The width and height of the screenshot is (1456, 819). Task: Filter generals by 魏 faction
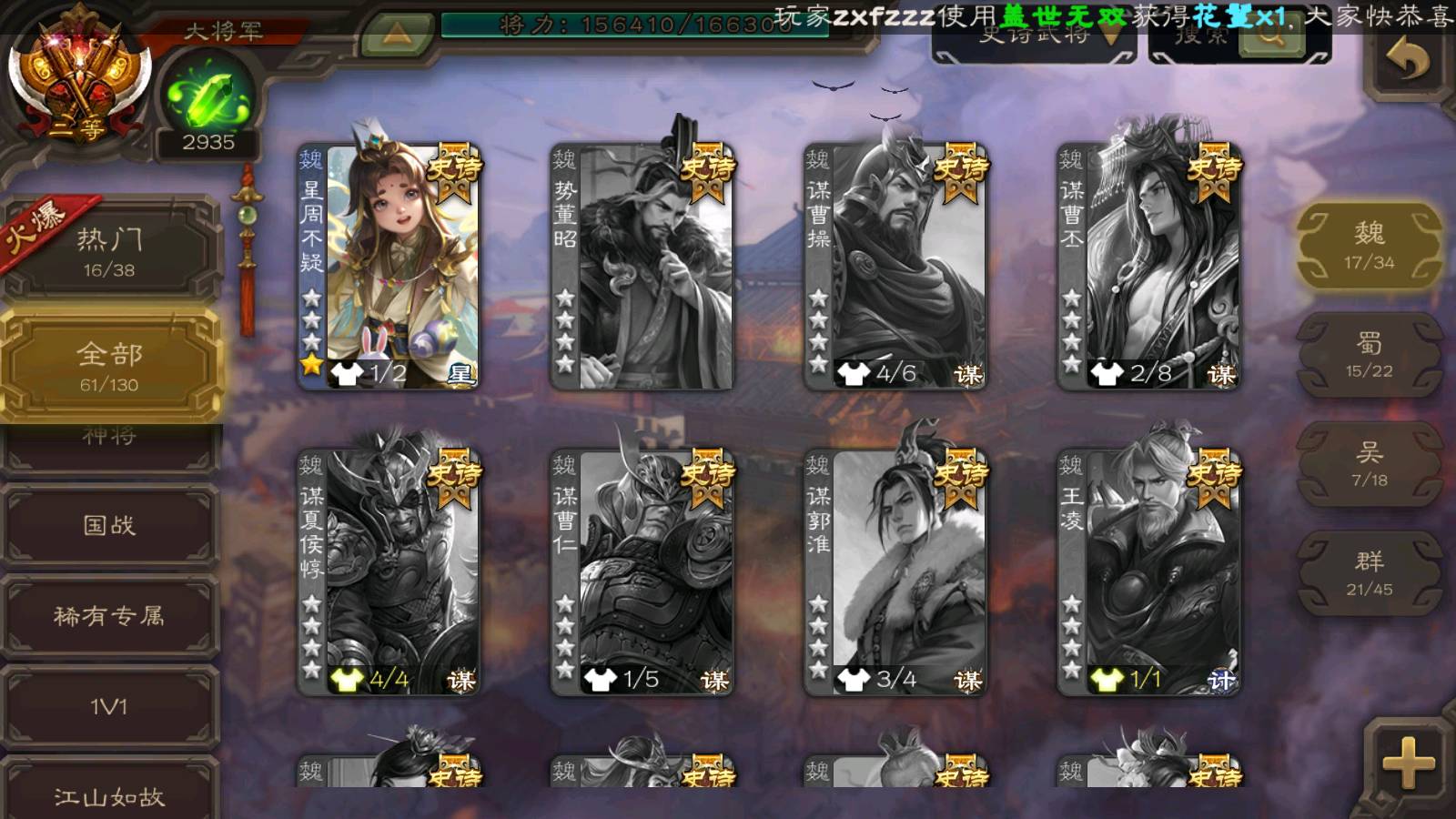point(1369,246)
